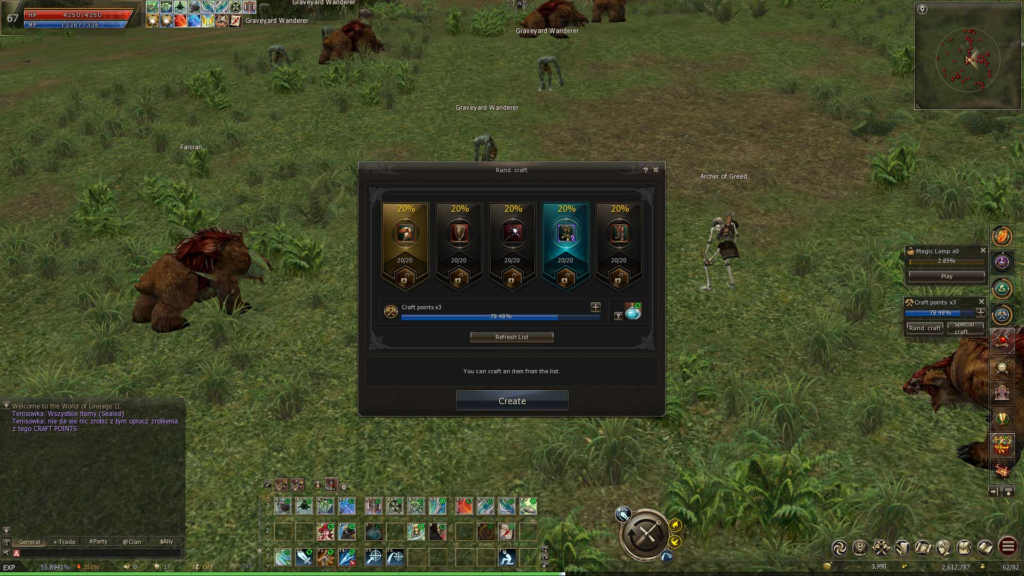Viewport: 1024px width, 576px height.
Task: Open the main menu hamburger button
Action: [x=1007, y=547]
